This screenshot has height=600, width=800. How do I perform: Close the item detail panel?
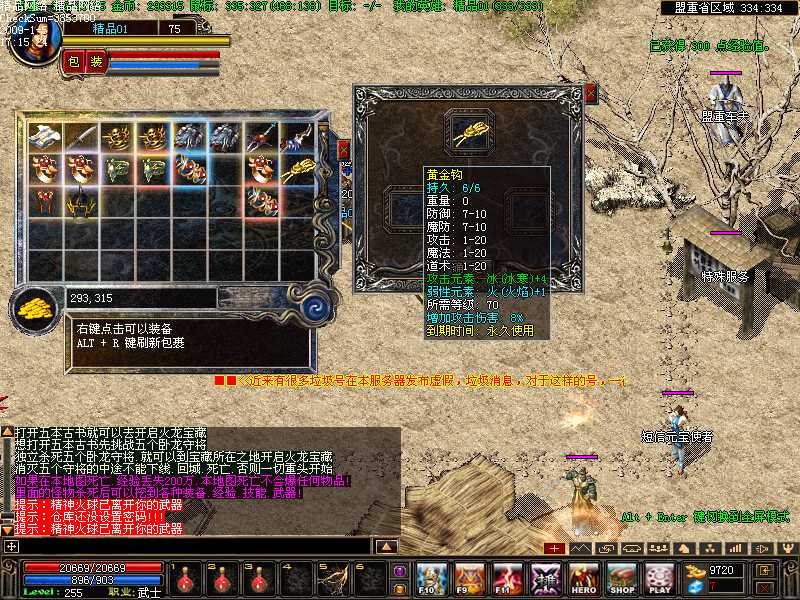591,94
